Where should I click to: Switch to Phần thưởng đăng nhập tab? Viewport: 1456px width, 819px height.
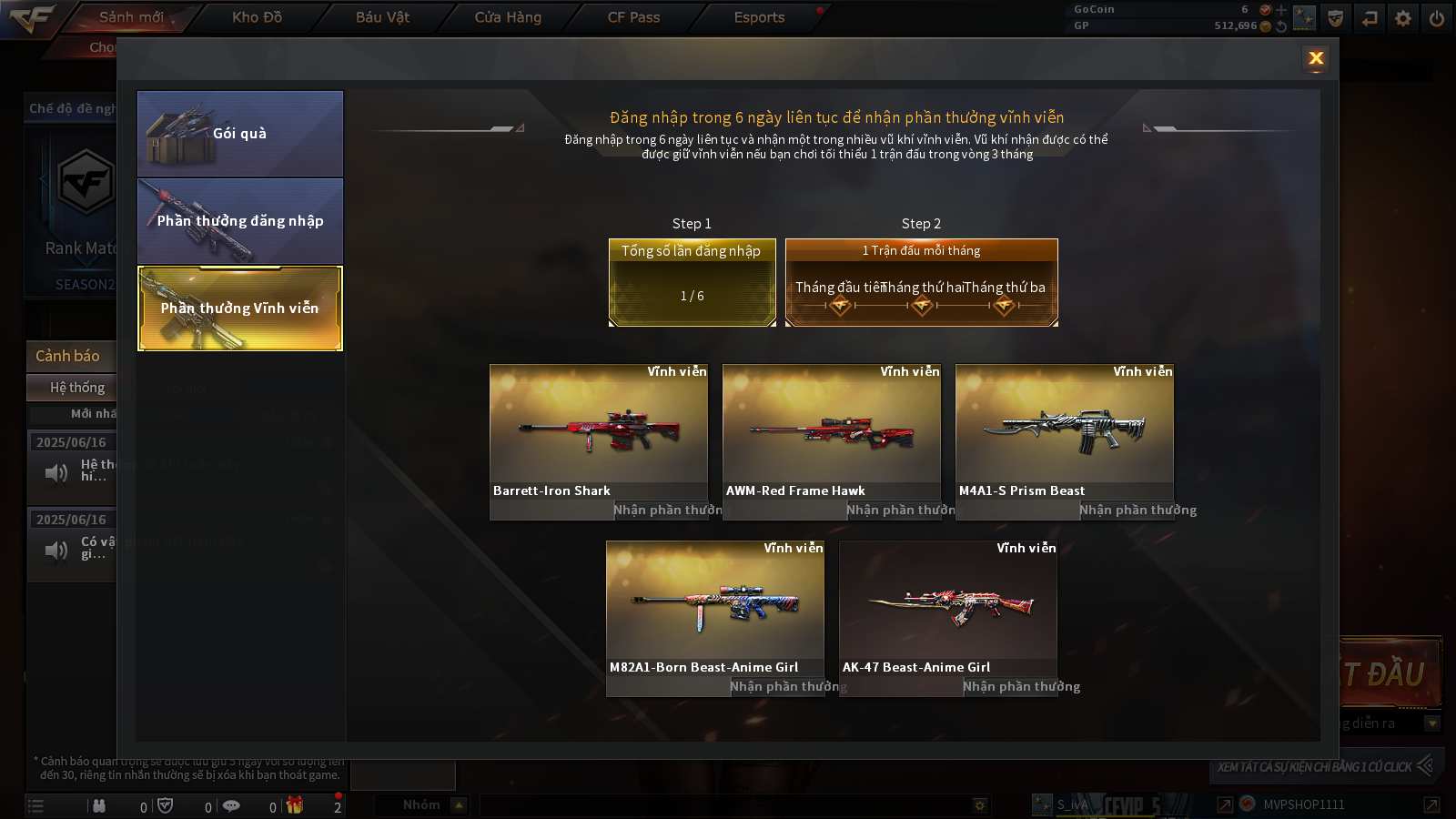point(240,221)
